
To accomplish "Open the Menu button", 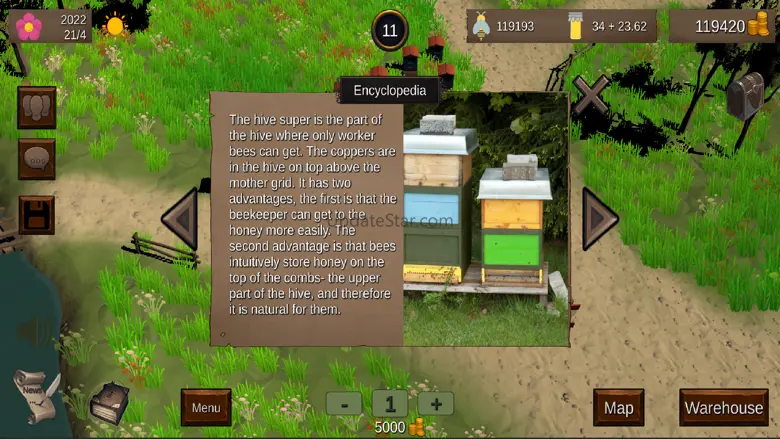I will [206, 407].
